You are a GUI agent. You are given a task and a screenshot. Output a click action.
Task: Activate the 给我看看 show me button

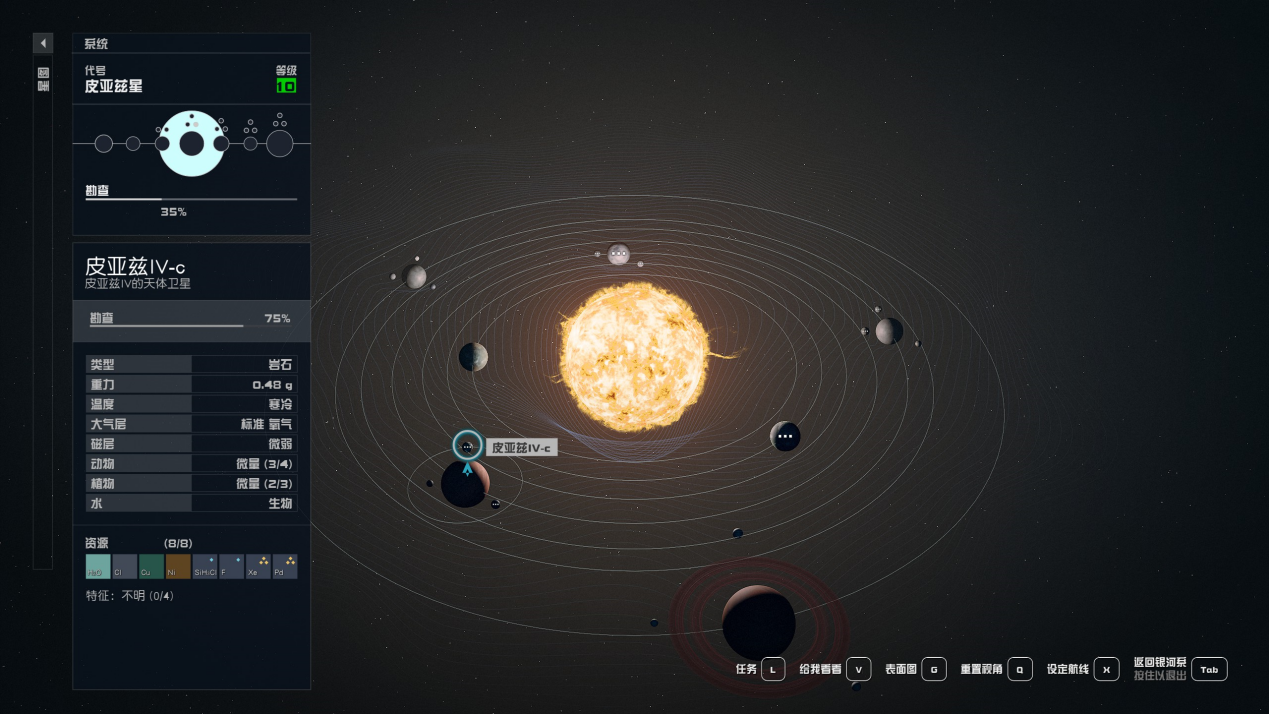[858, 669]
